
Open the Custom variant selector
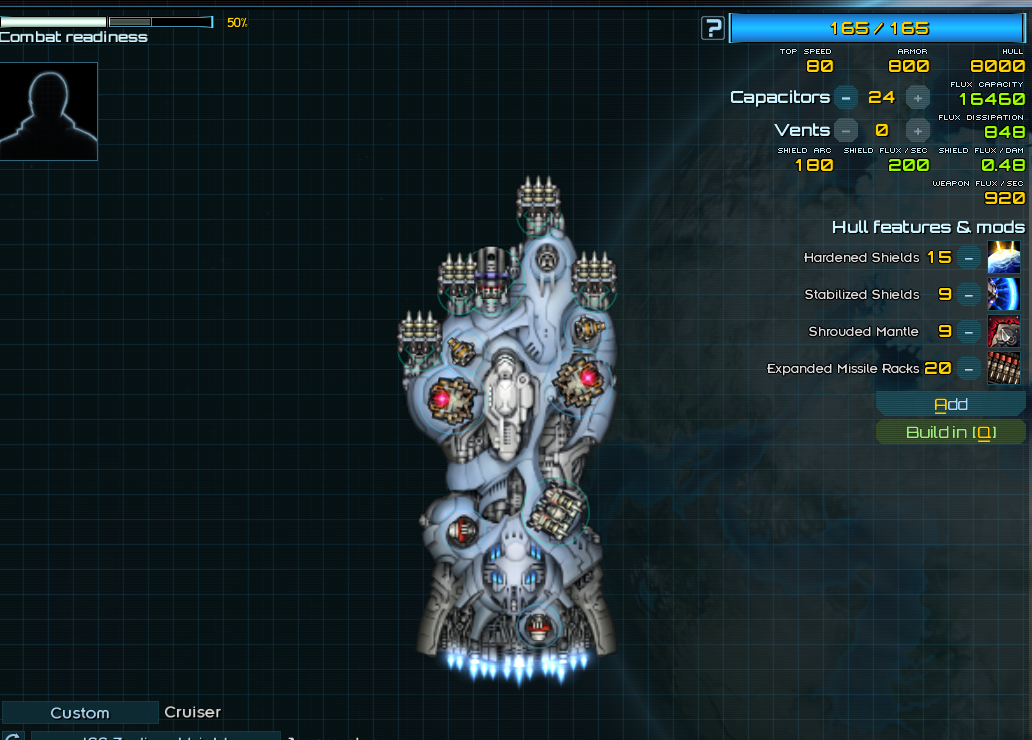pyautogui.click(x=80, y=713)
